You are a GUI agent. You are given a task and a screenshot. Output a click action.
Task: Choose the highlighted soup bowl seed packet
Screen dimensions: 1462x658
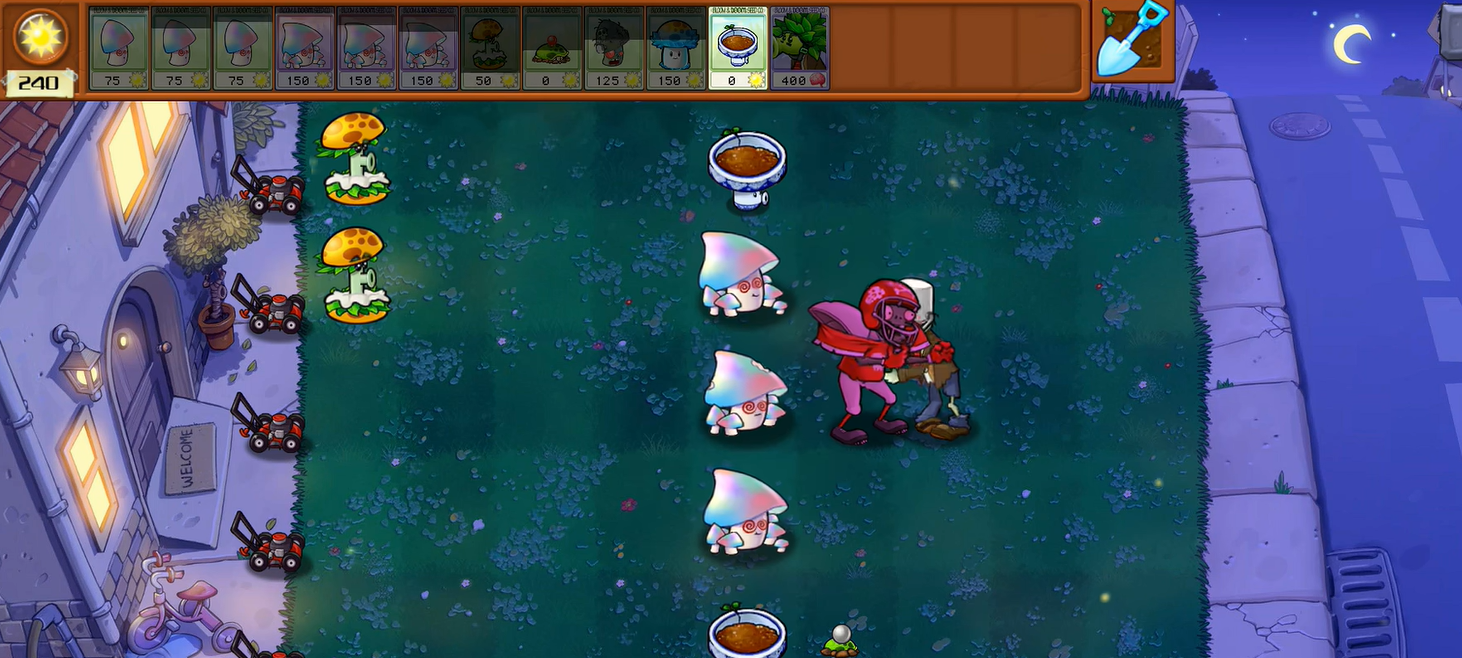point(738,48)
